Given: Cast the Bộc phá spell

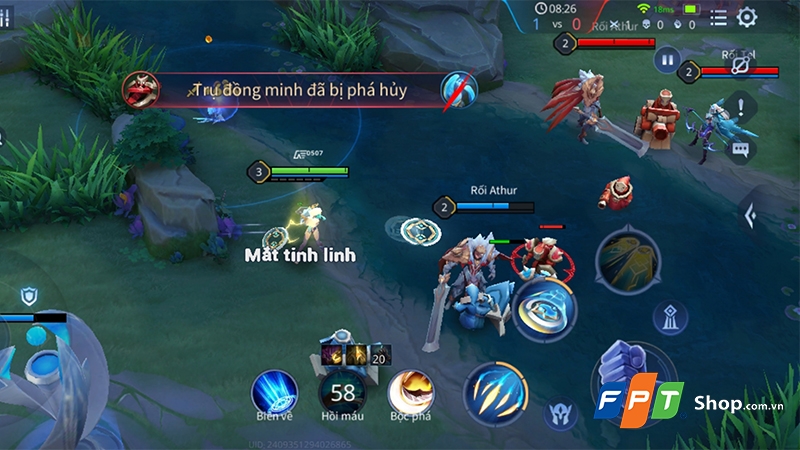Looking at the screenshot, I should pyautogui.click(x=410, y=388).
